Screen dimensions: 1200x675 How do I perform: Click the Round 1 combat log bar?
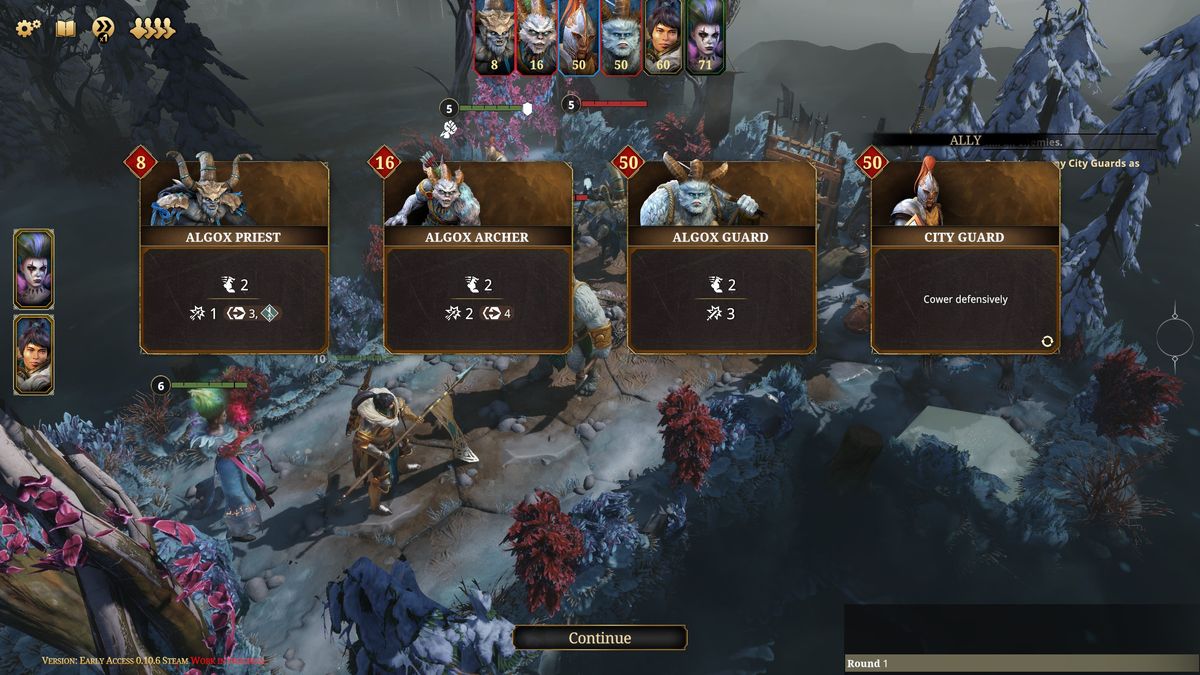[1020, 663]
